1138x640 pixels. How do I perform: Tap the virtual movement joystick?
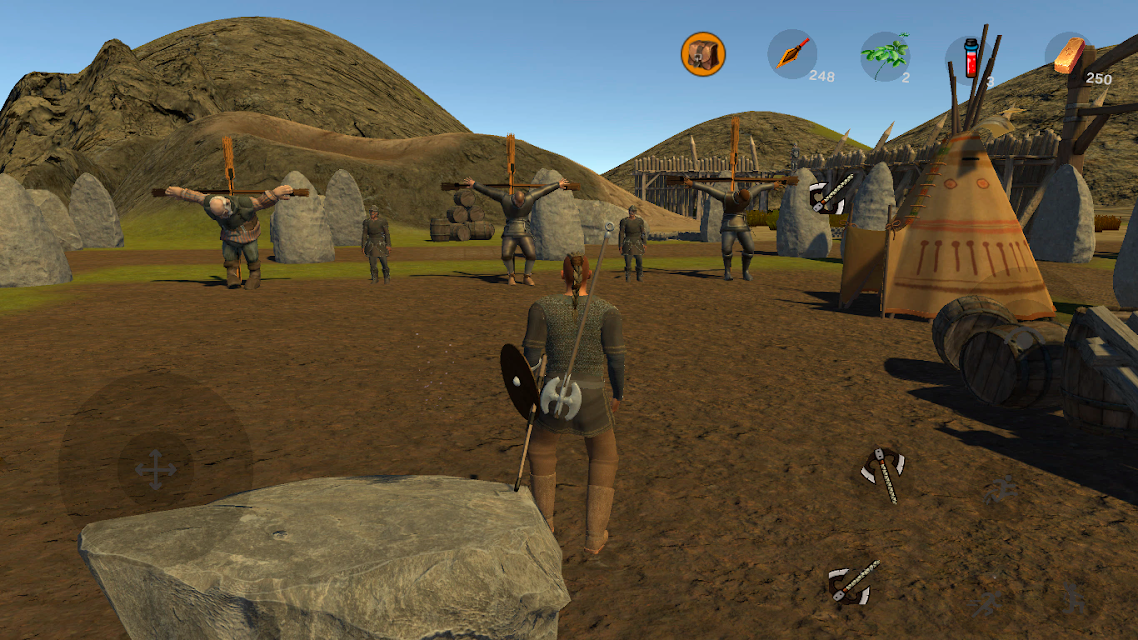click(155, 469)
